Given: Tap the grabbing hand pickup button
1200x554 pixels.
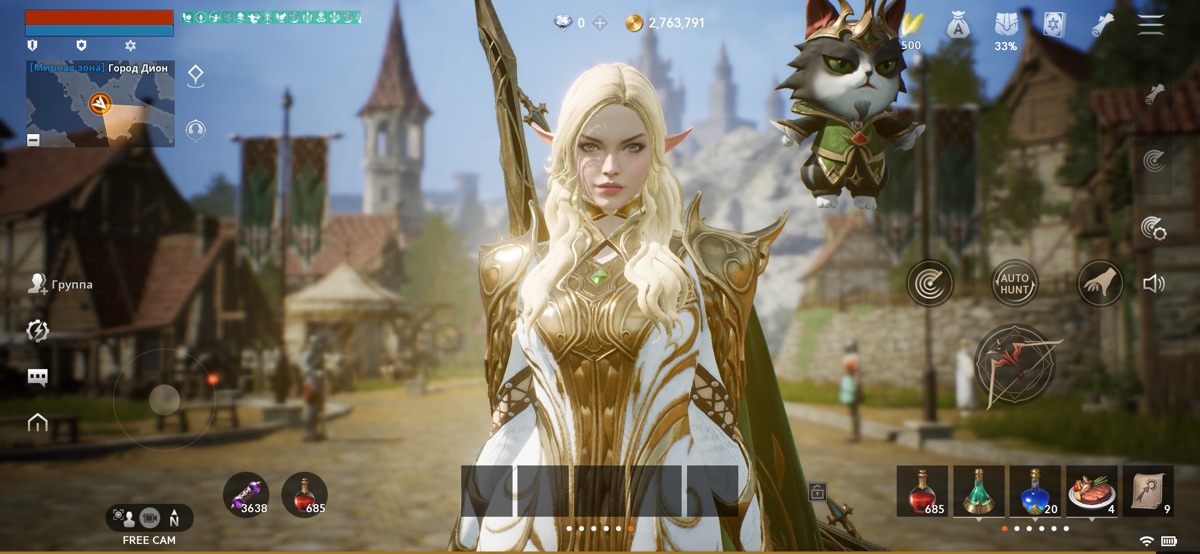Looking at the screenshot, I should (1100, 283).
